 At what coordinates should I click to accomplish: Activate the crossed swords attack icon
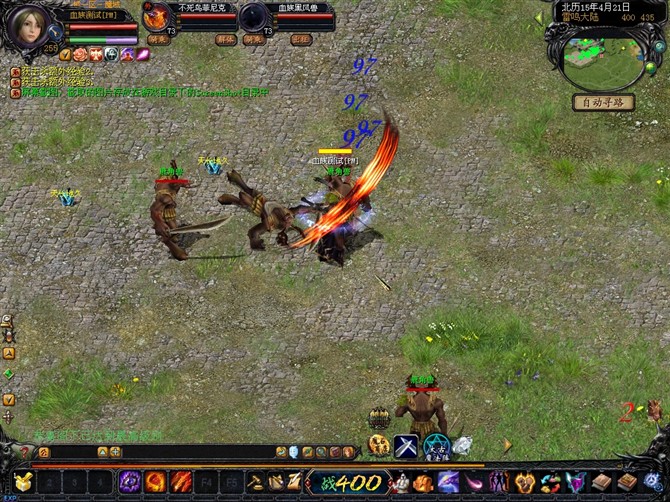pyautogui.click(x=405, y=446)
